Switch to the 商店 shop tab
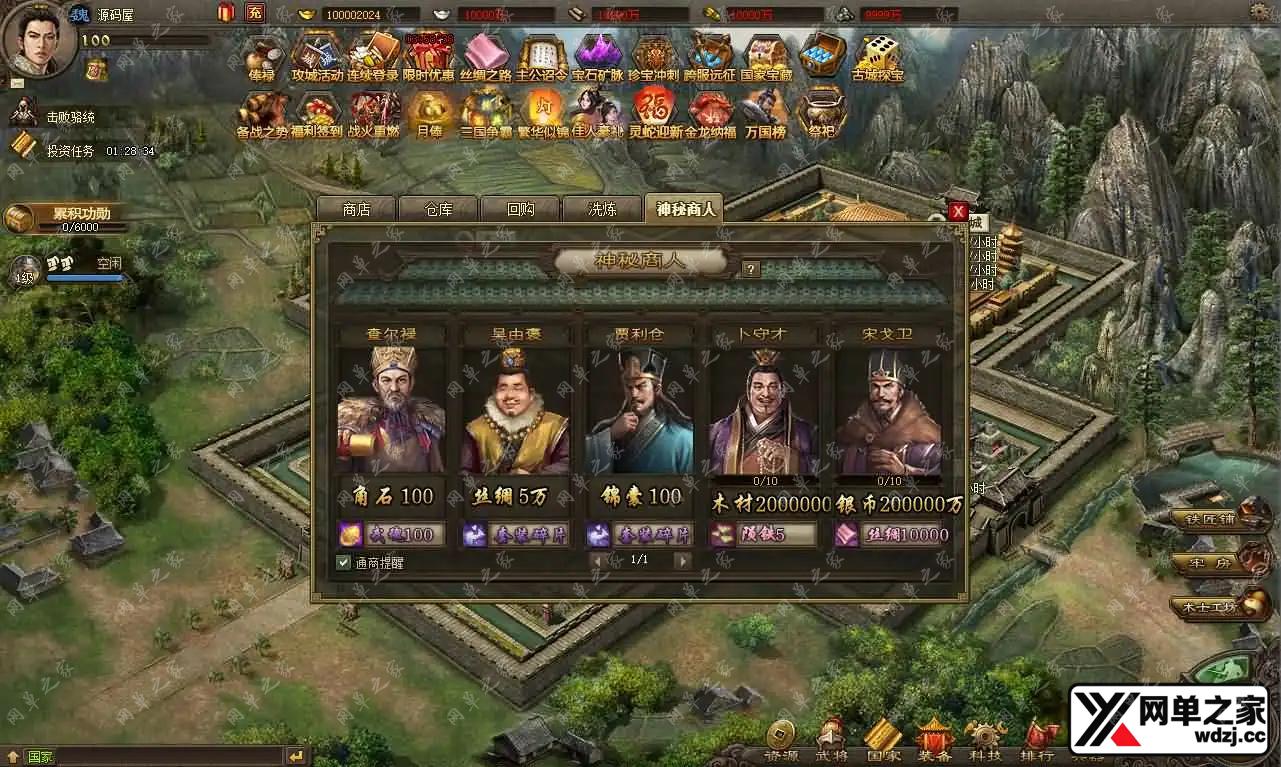The height and width of the screenshot is (767, 1281). [x=356, y=209]
